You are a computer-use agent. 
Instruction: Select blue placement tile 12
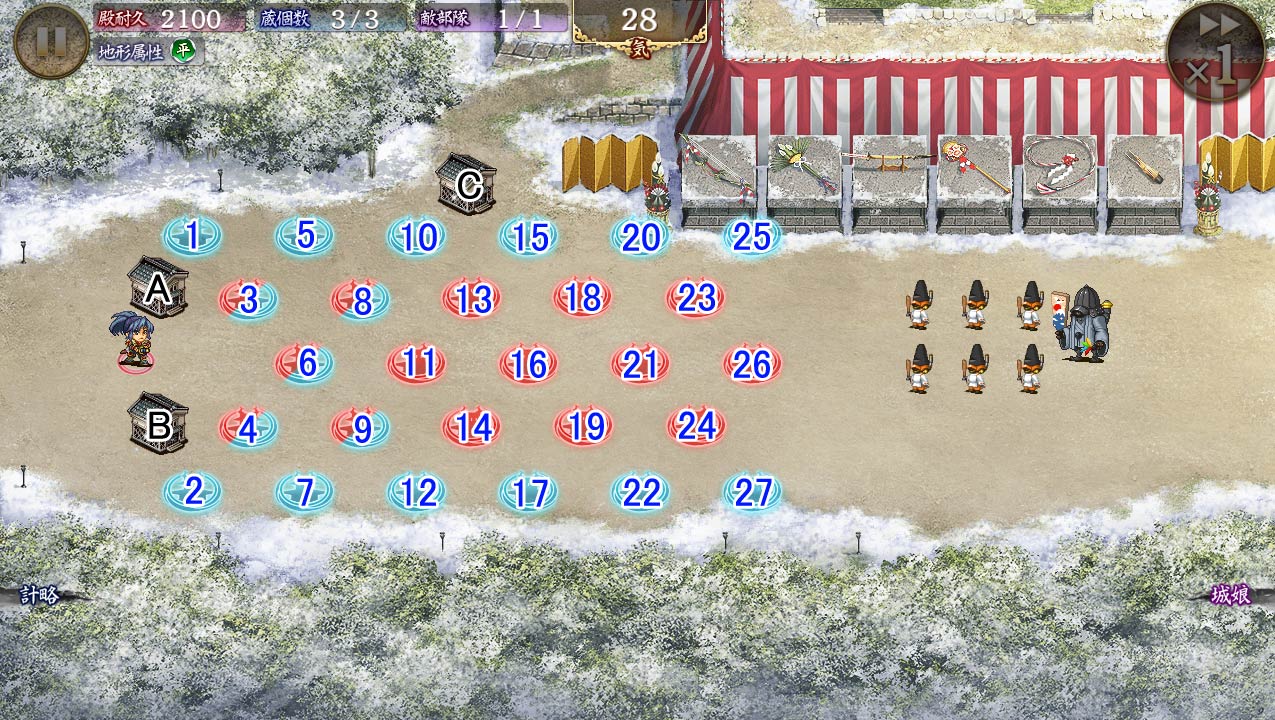417,493
